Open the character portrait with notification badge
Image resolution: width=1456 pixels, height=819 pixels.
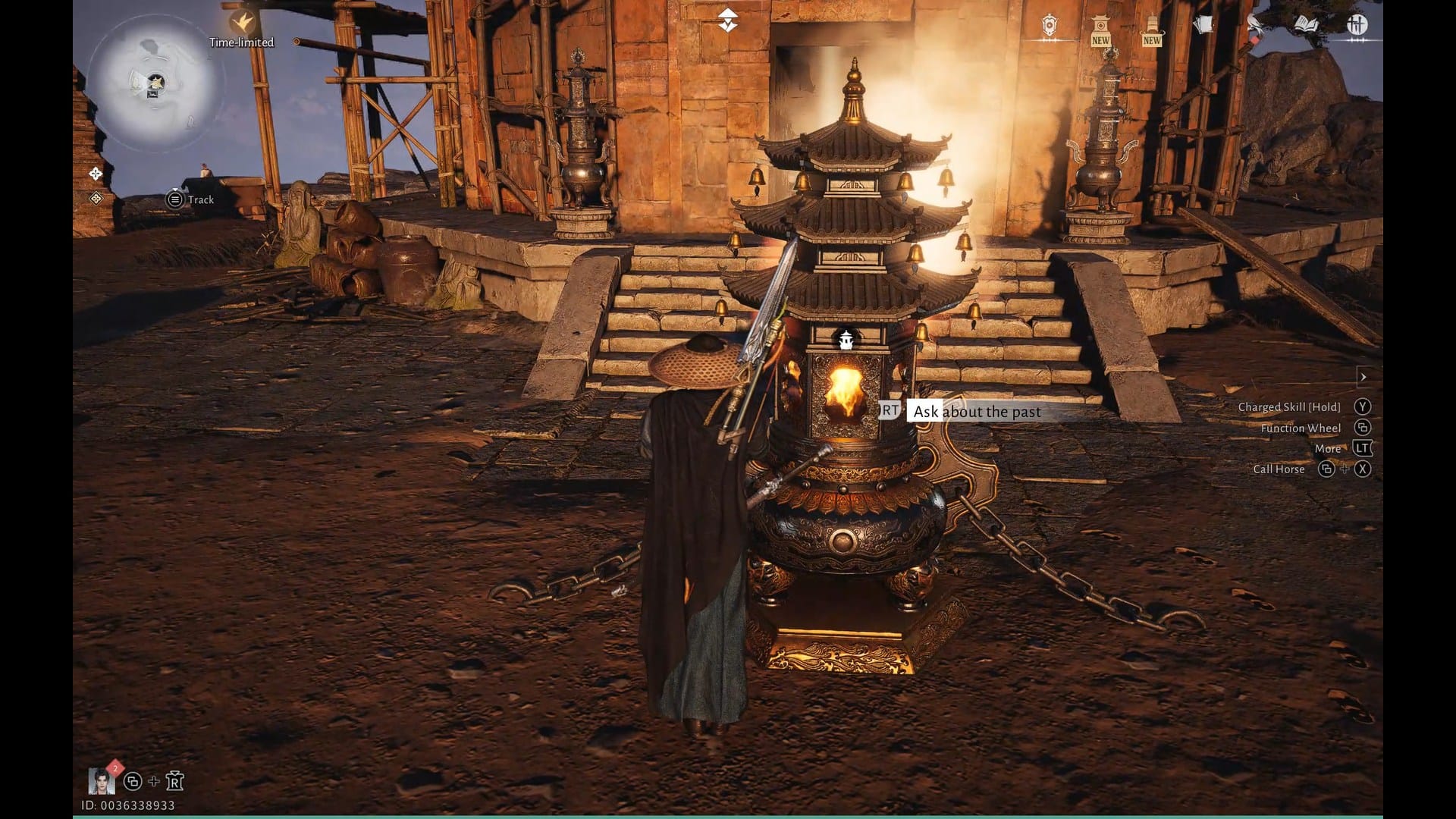101,782
